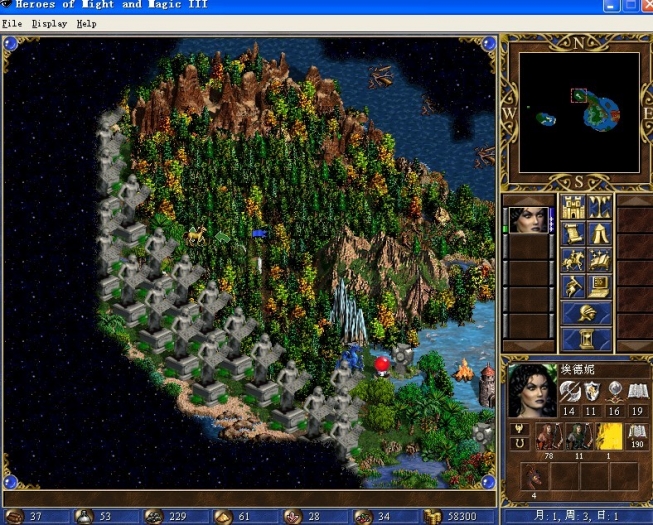Open the Kingdom Overview castle button
Image resolution: width=653 pixels, height=525 pixels.
coord(573,207)
